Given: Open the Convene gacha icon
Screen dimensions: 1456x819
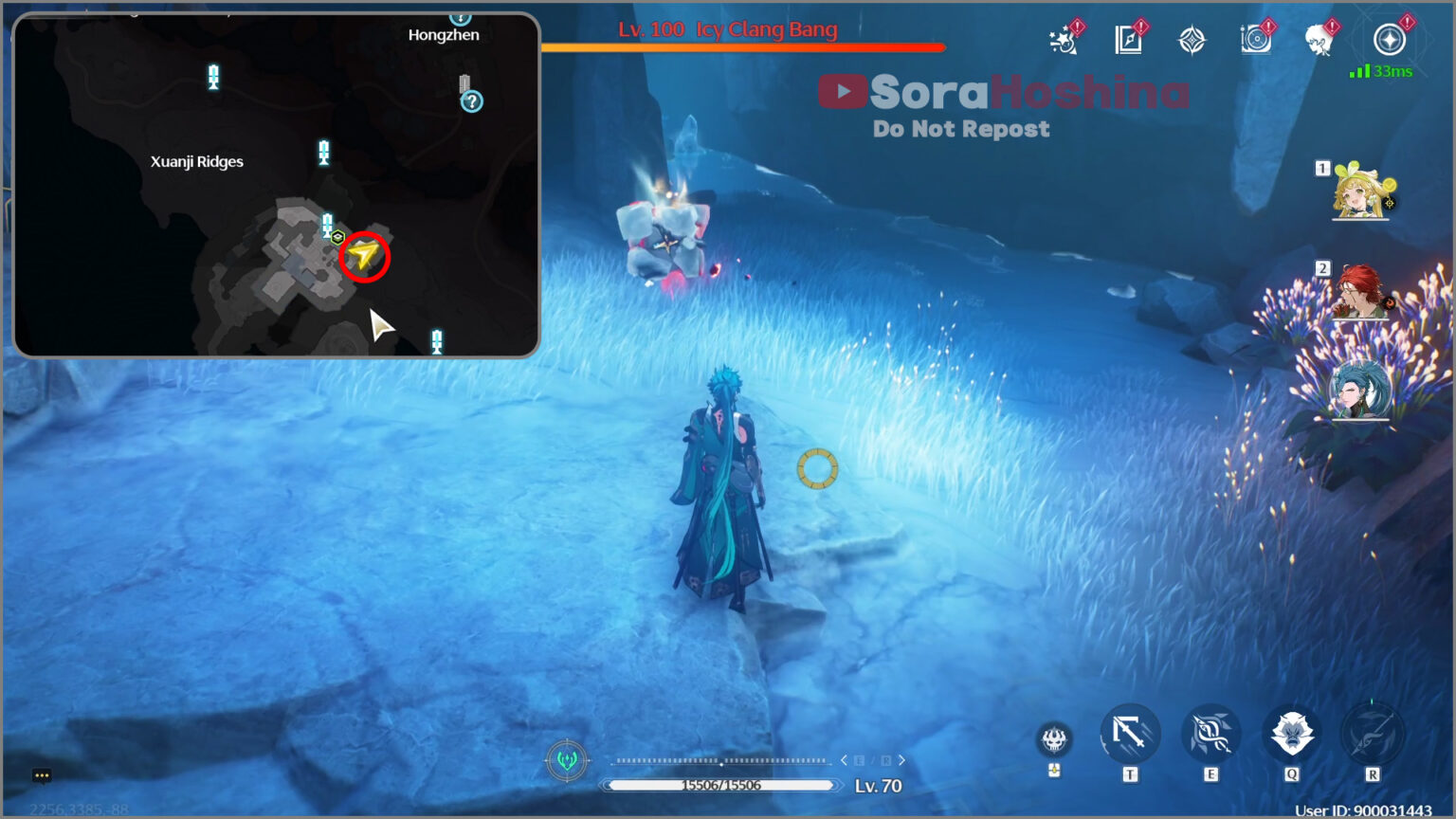Looking at the screenshot, I should (x=1193, y=40).
